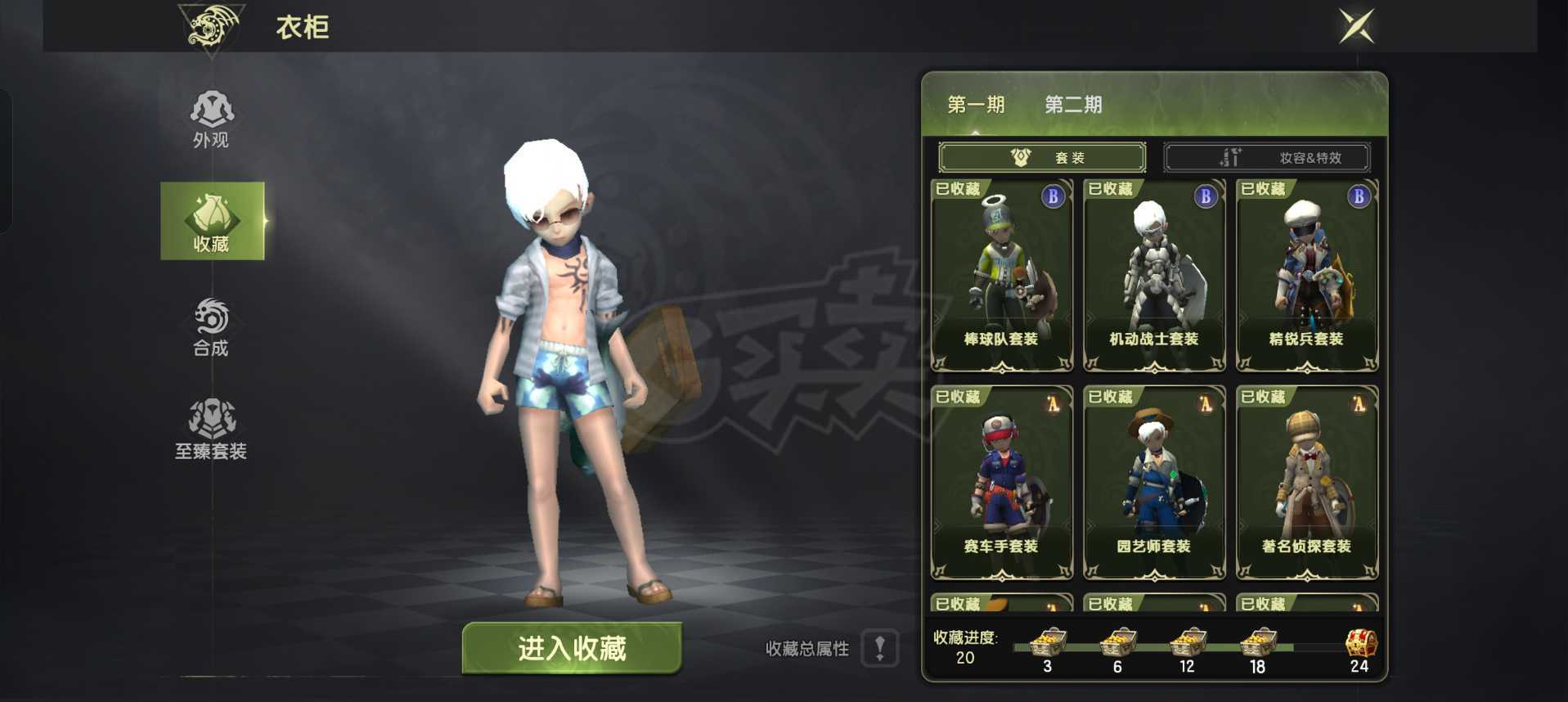Select the 合成 synthesis icon
This screenshot has height=702, width=1568.
pyautogui.click(x=211, y=324)
